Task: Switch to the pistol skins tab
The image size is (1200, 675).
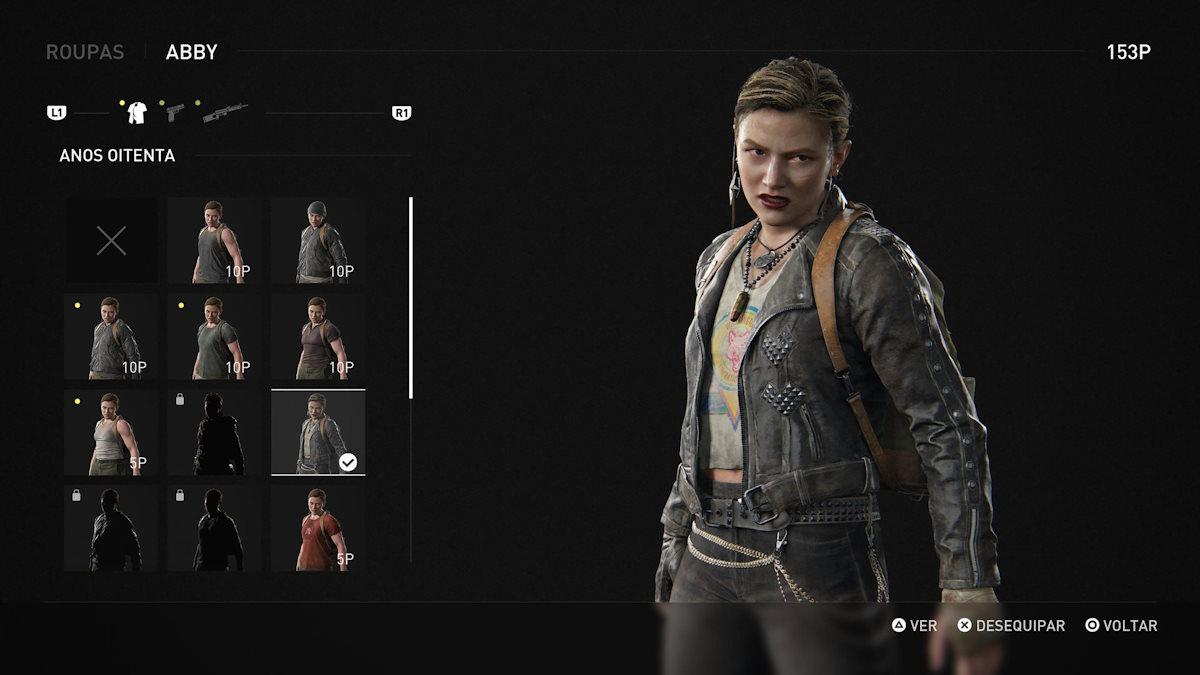Action: tap(175, 112)
